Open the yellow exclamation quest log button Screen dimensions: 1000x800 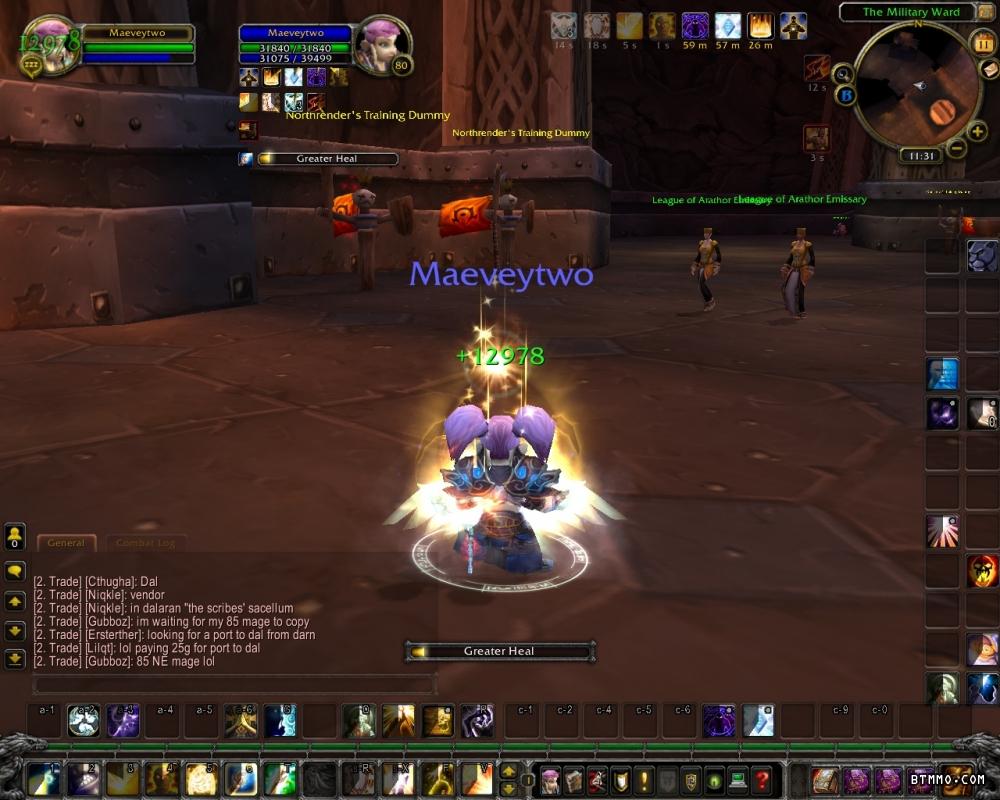(644, 779)
